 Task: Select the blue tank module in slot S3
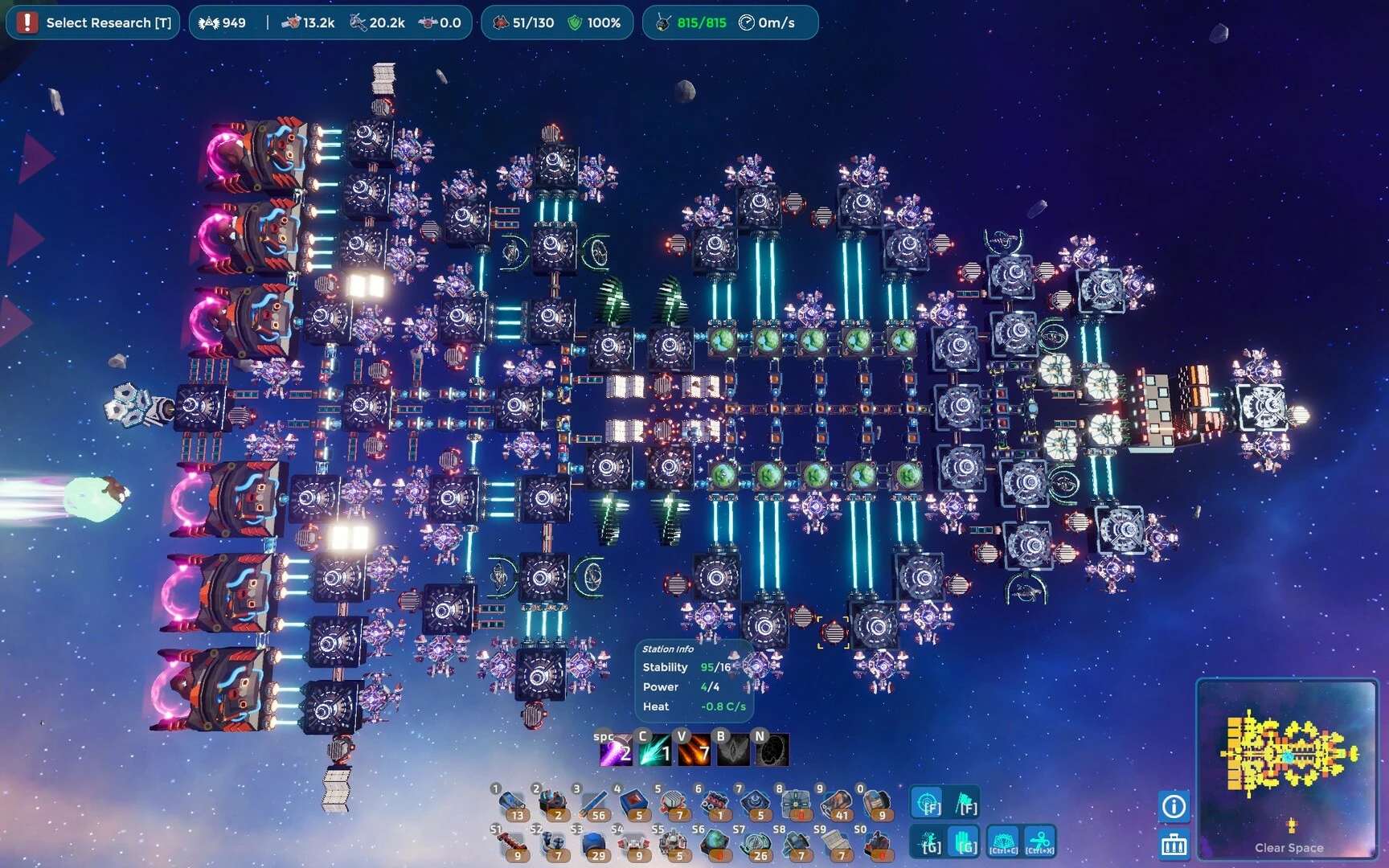594,842
